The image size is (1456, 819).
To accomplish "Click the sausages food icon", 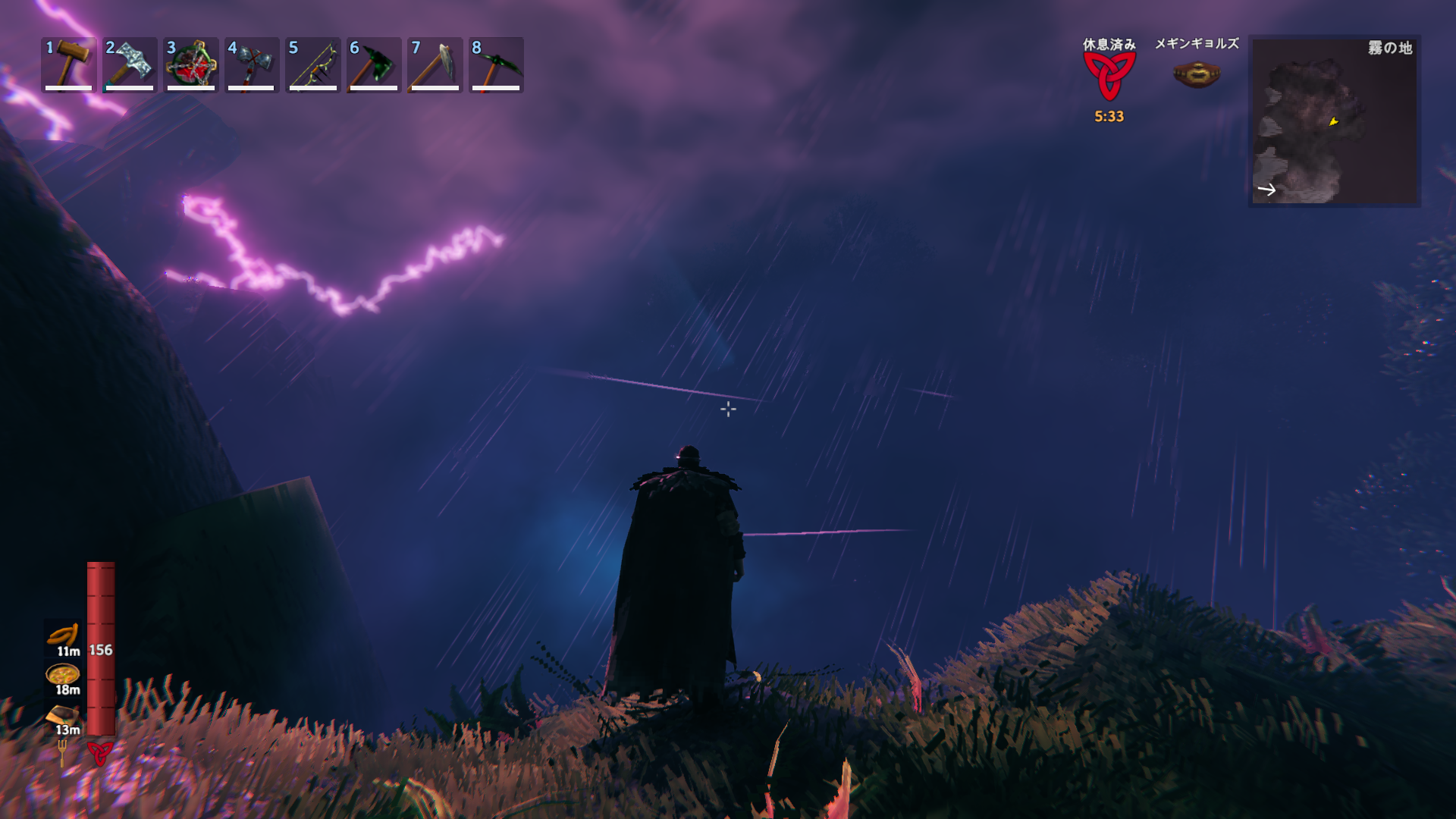I will [64, 634].
